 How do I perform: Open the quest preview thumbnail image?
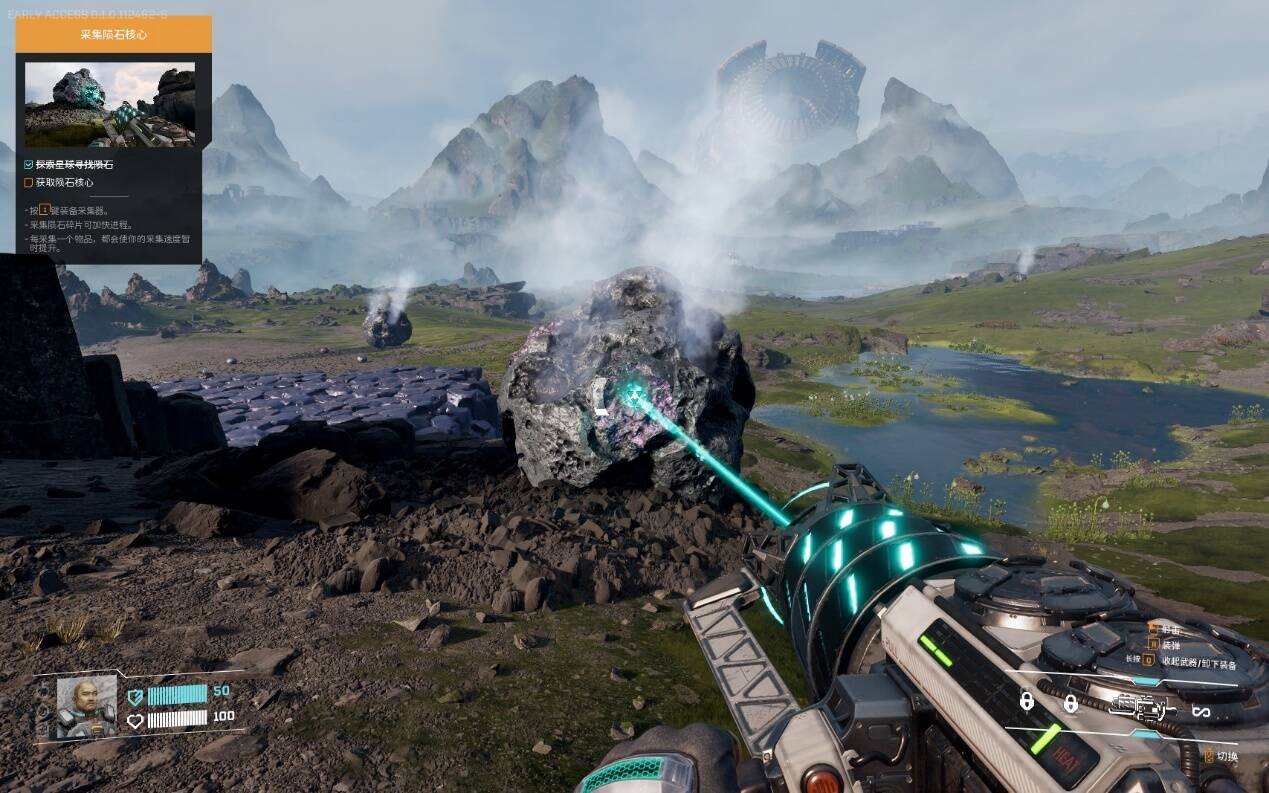coord(110,105)
